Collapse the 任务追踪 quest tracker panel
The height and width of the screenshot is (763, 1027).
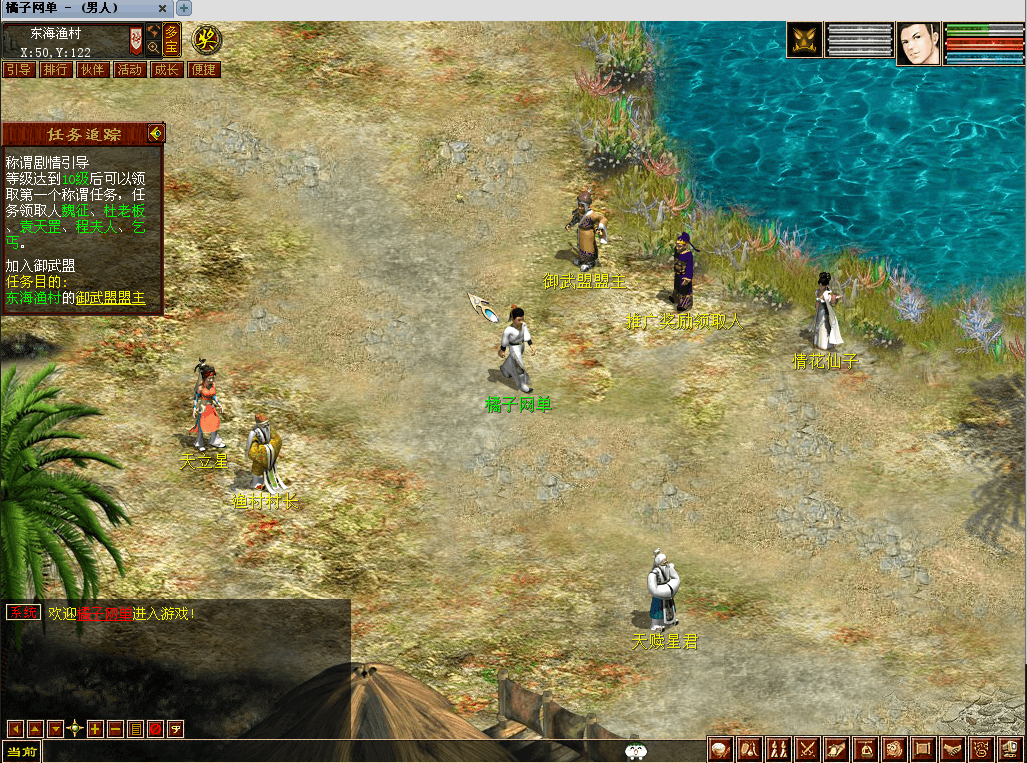point(155,133)
